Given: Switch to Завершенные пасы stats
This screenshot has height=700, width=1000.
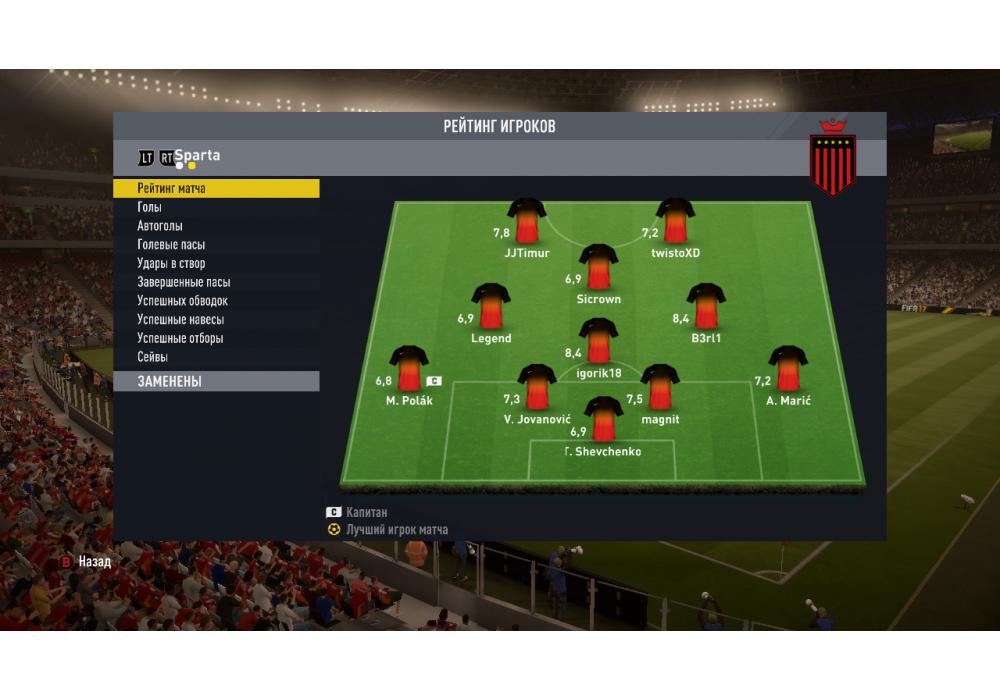Looking at the screenshot, I should coord(215,282).
